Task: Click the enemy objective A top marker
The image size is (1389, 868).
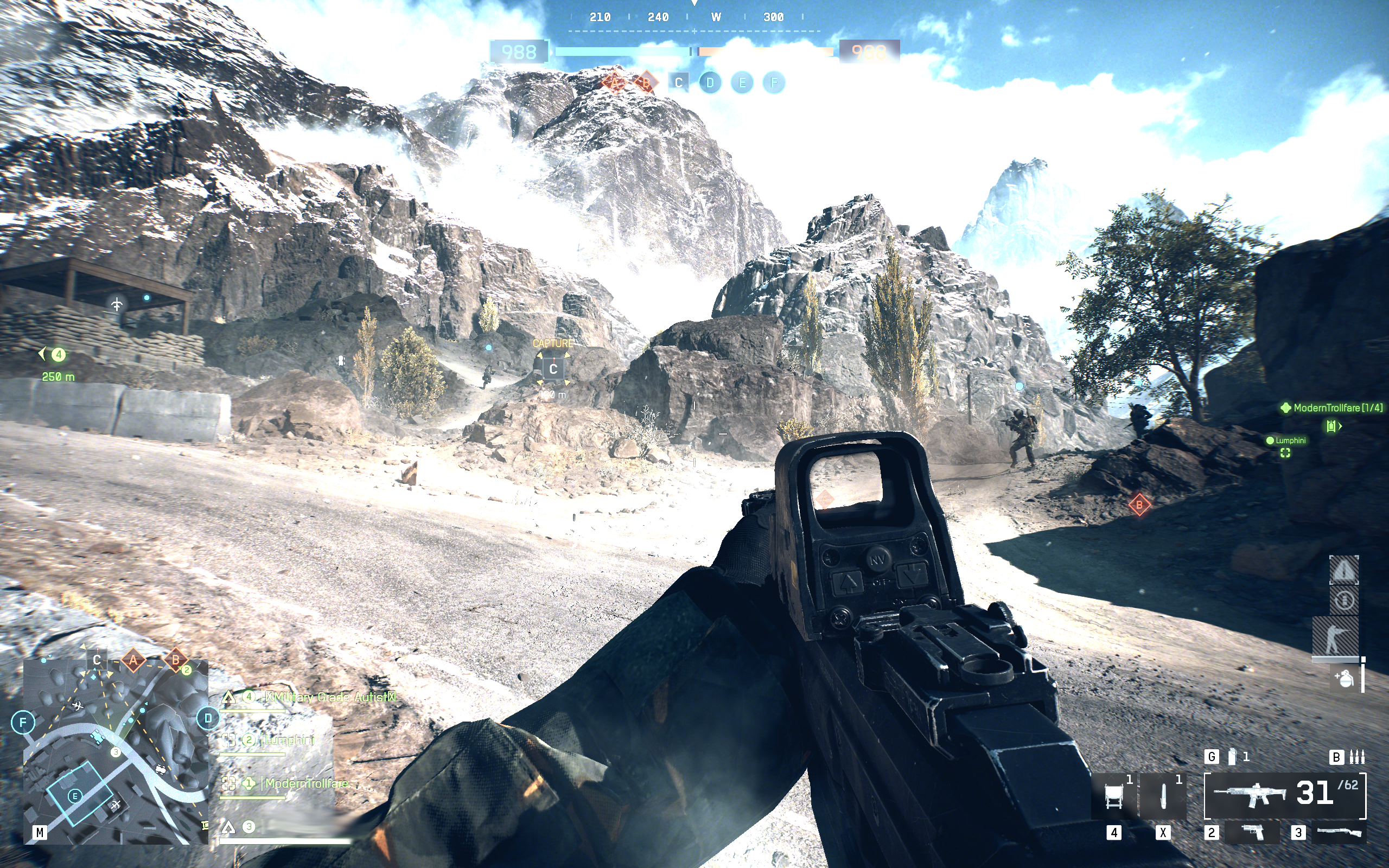Action: (x=614, y=82)
